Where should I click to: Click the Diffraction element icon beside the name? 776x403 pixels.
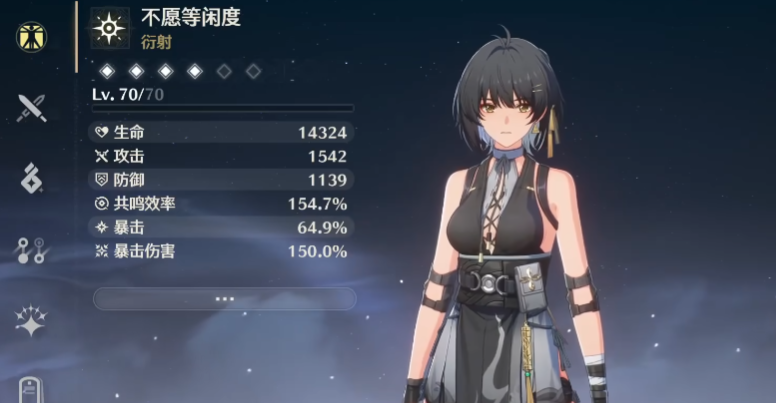point(107,28)
